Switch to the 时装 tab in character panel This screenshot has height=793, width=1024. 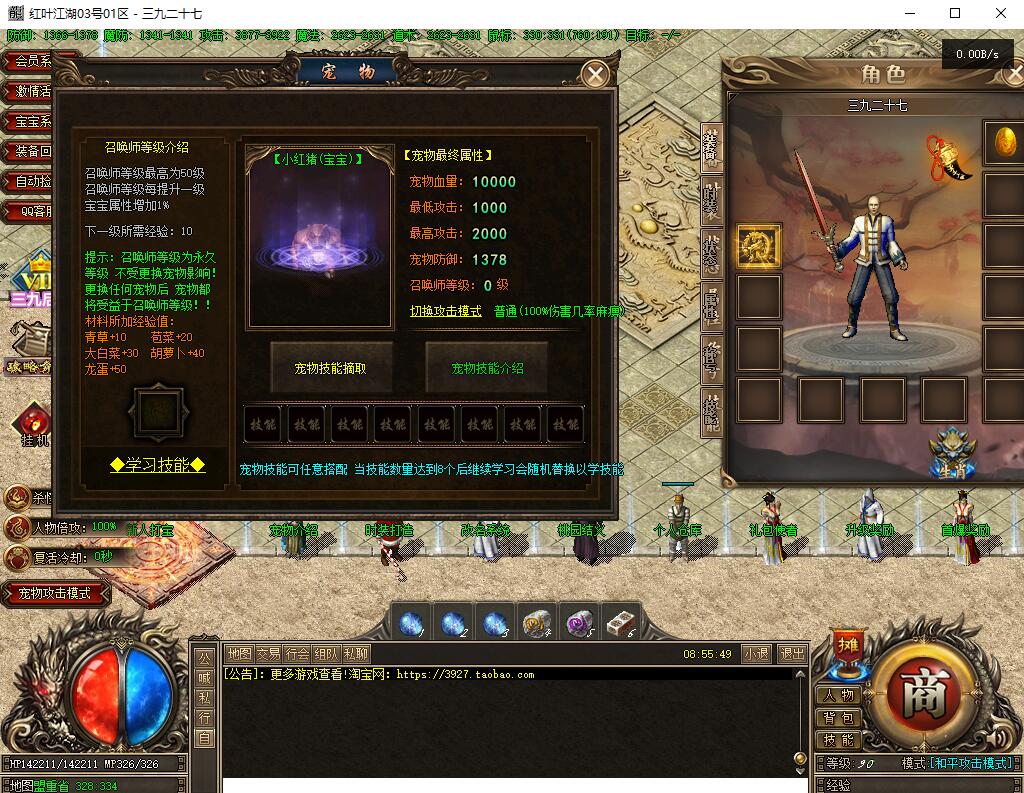click(x=711, y=200)
